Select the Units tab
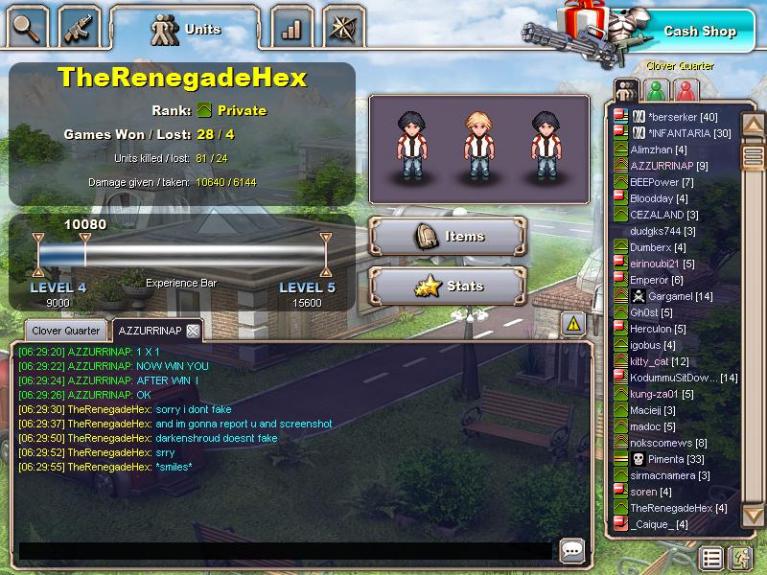Viewport: 767px width, 575px height. point(185,29)
